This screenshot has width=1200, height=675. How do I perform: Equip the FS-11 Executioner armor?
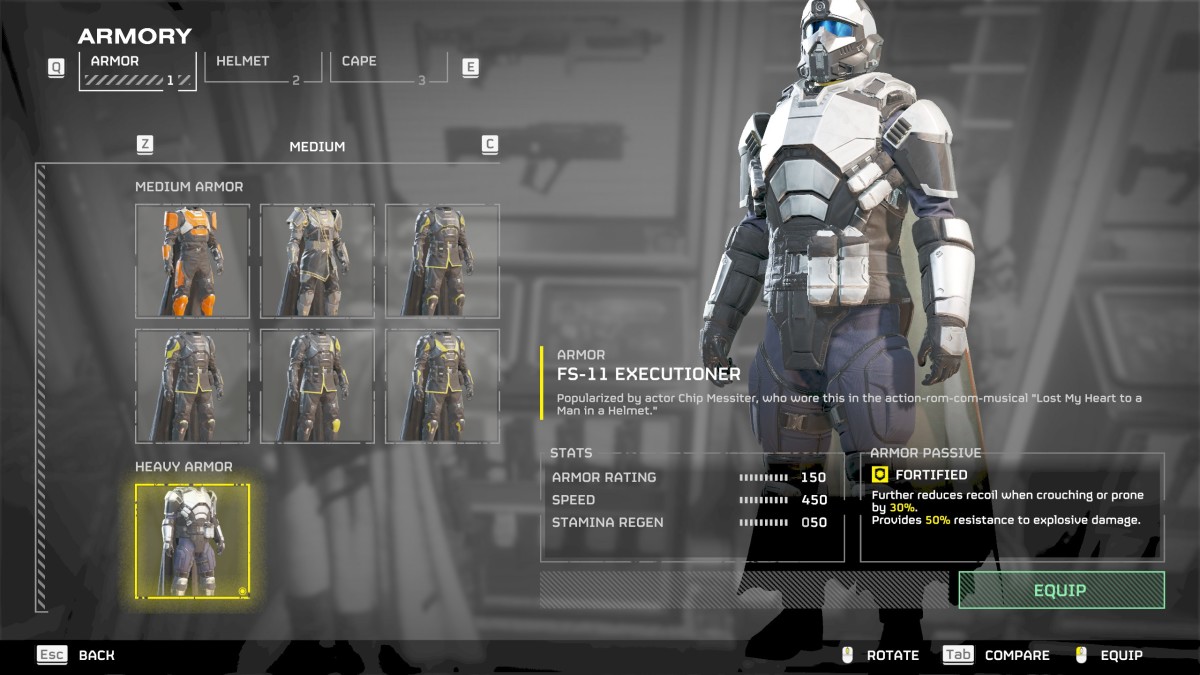1061,590
